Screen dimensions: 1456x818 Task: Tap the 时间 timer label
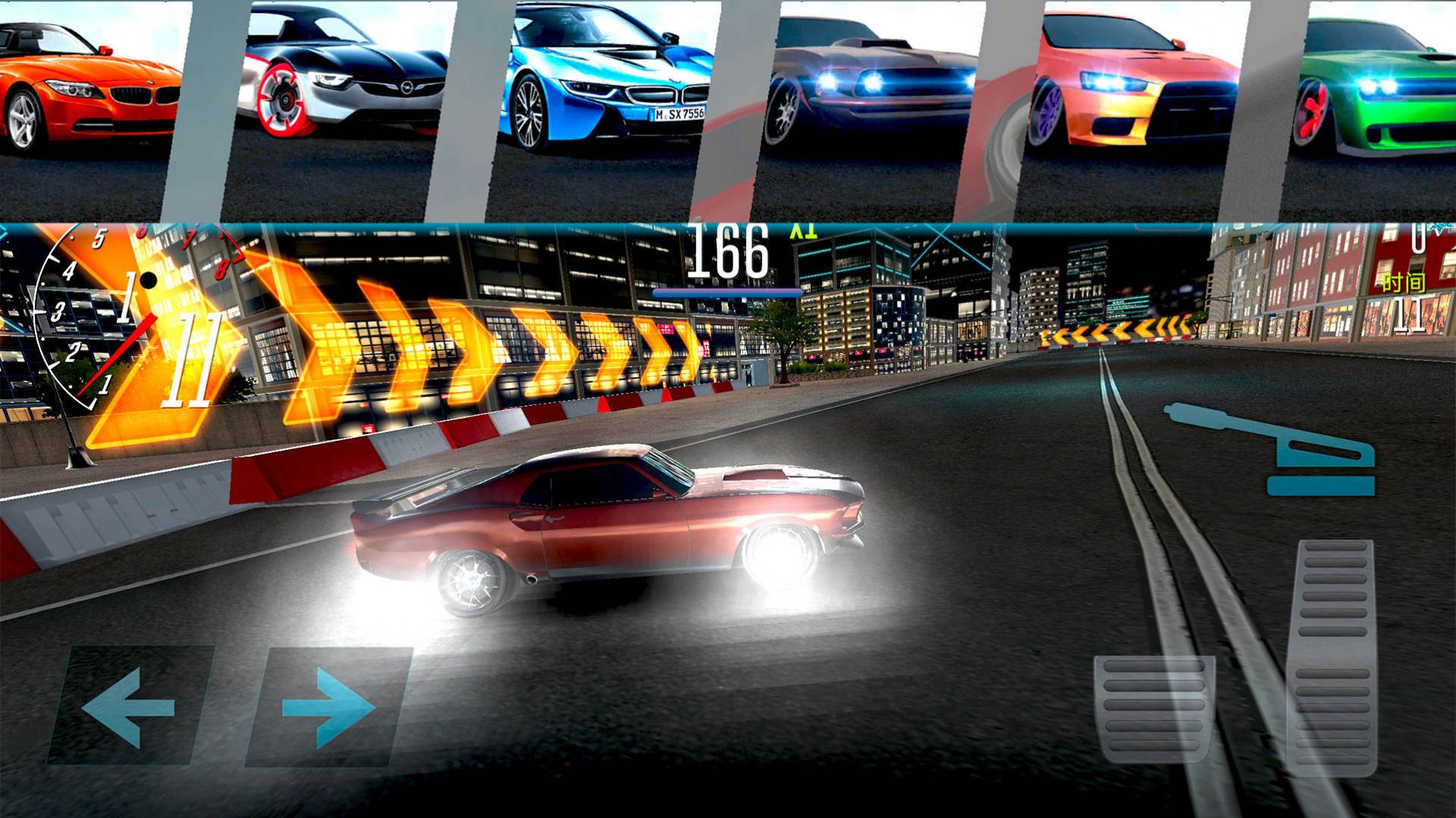coord(1404,282)
